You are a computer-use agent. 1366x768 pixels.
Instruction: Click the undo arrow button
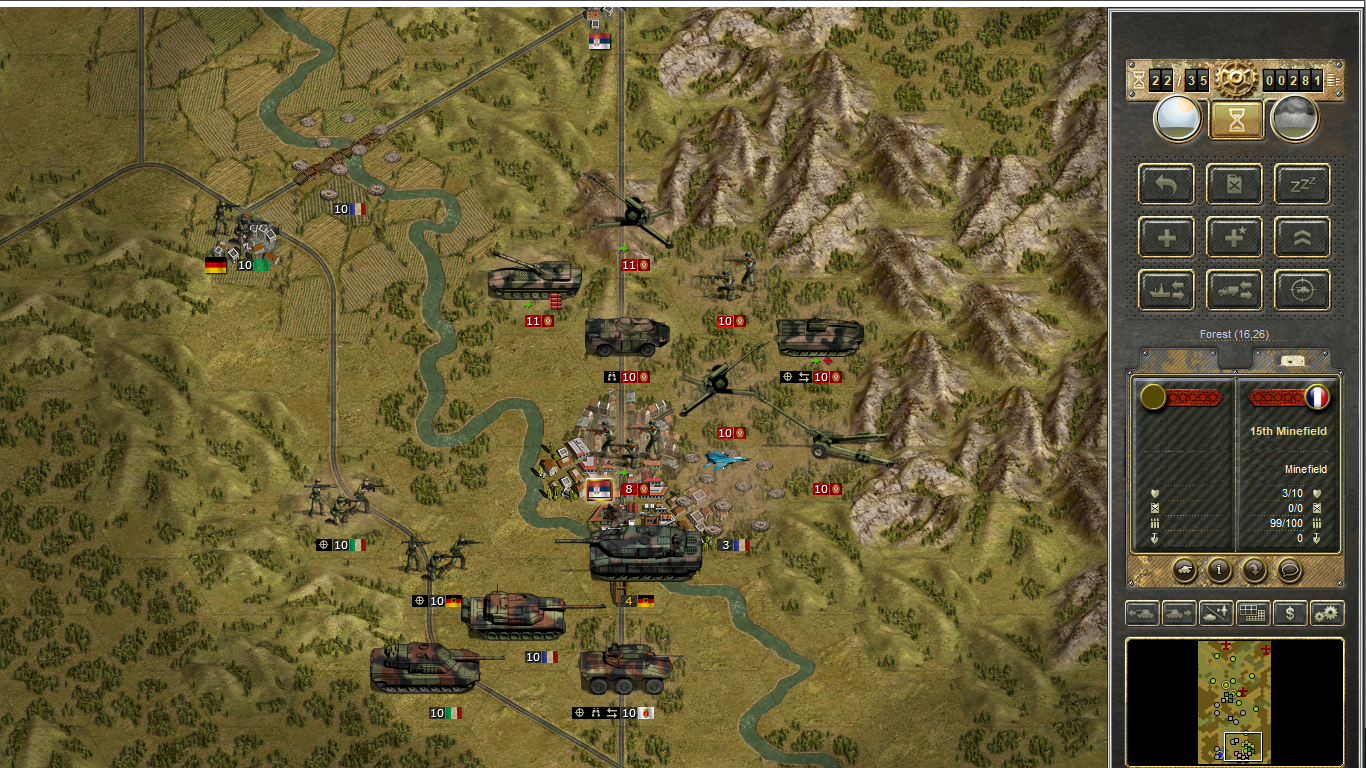1166,184
